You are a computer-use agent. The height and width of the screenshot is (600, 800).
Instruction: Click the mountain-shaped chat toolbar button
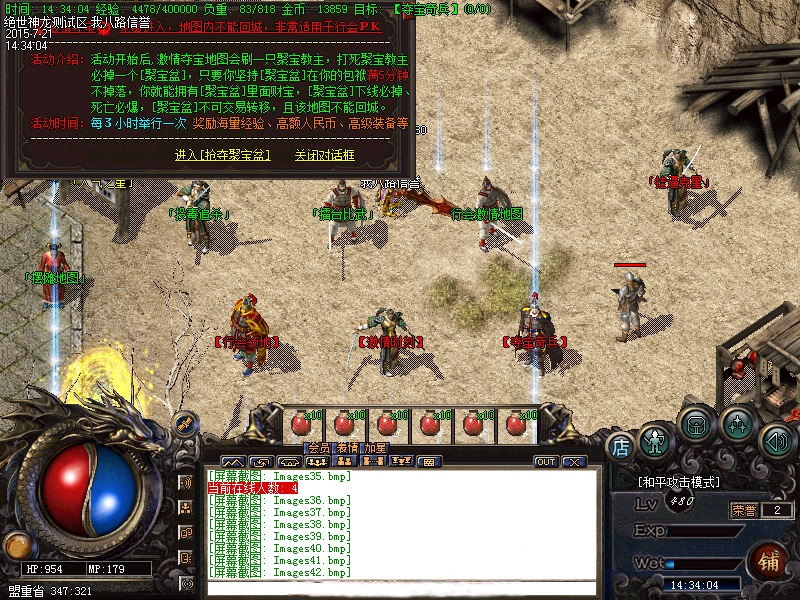(232, 462)
